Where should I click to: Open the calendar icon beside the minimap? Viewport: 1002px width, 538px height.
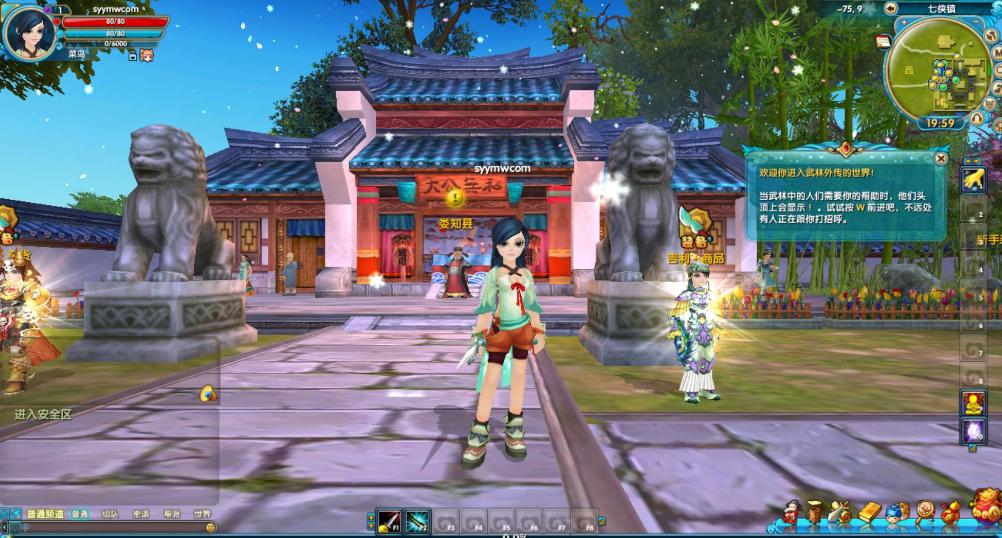(x=883, y=41)
